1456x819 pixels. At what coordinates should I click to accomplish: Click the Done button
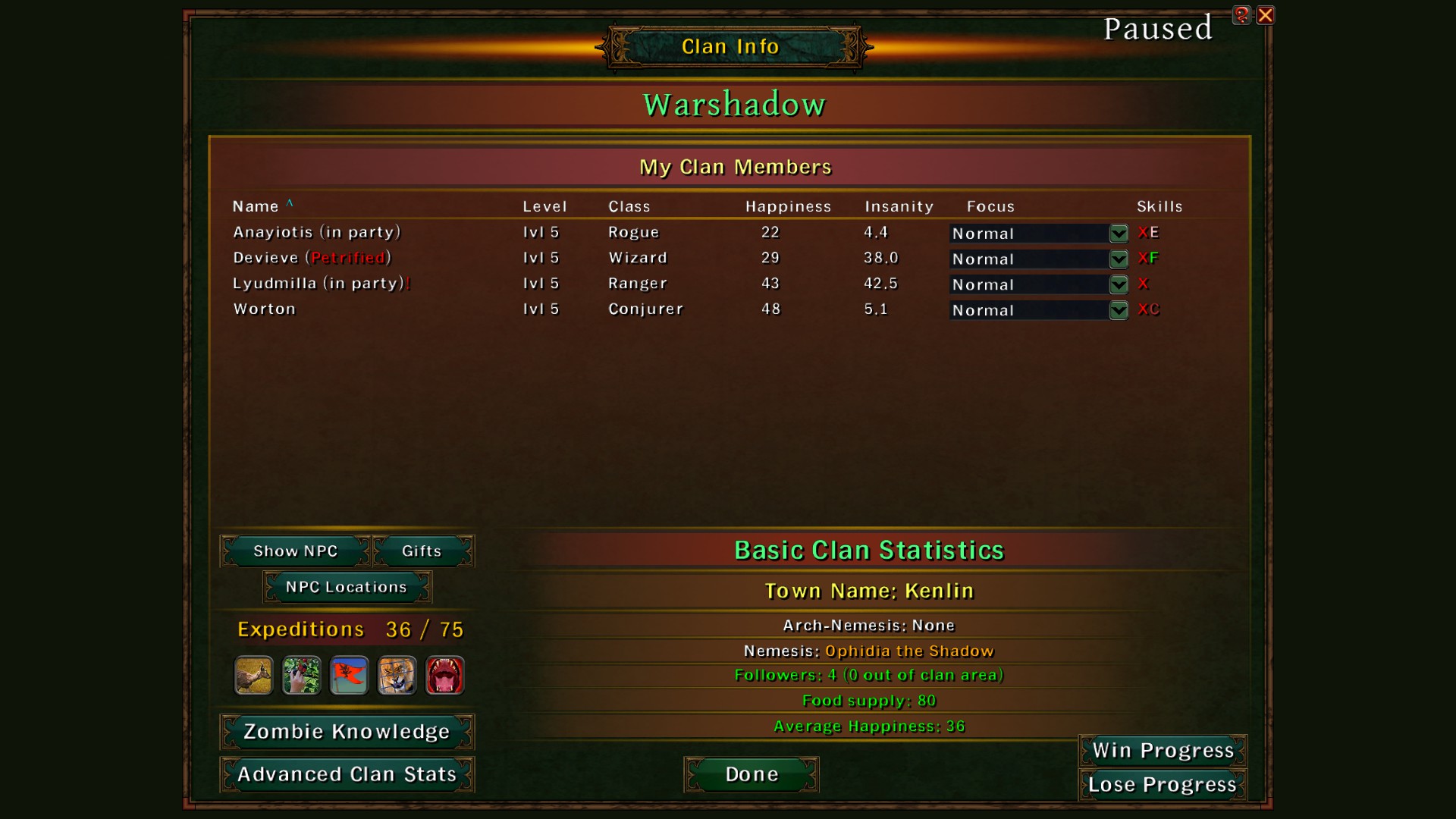752,774
